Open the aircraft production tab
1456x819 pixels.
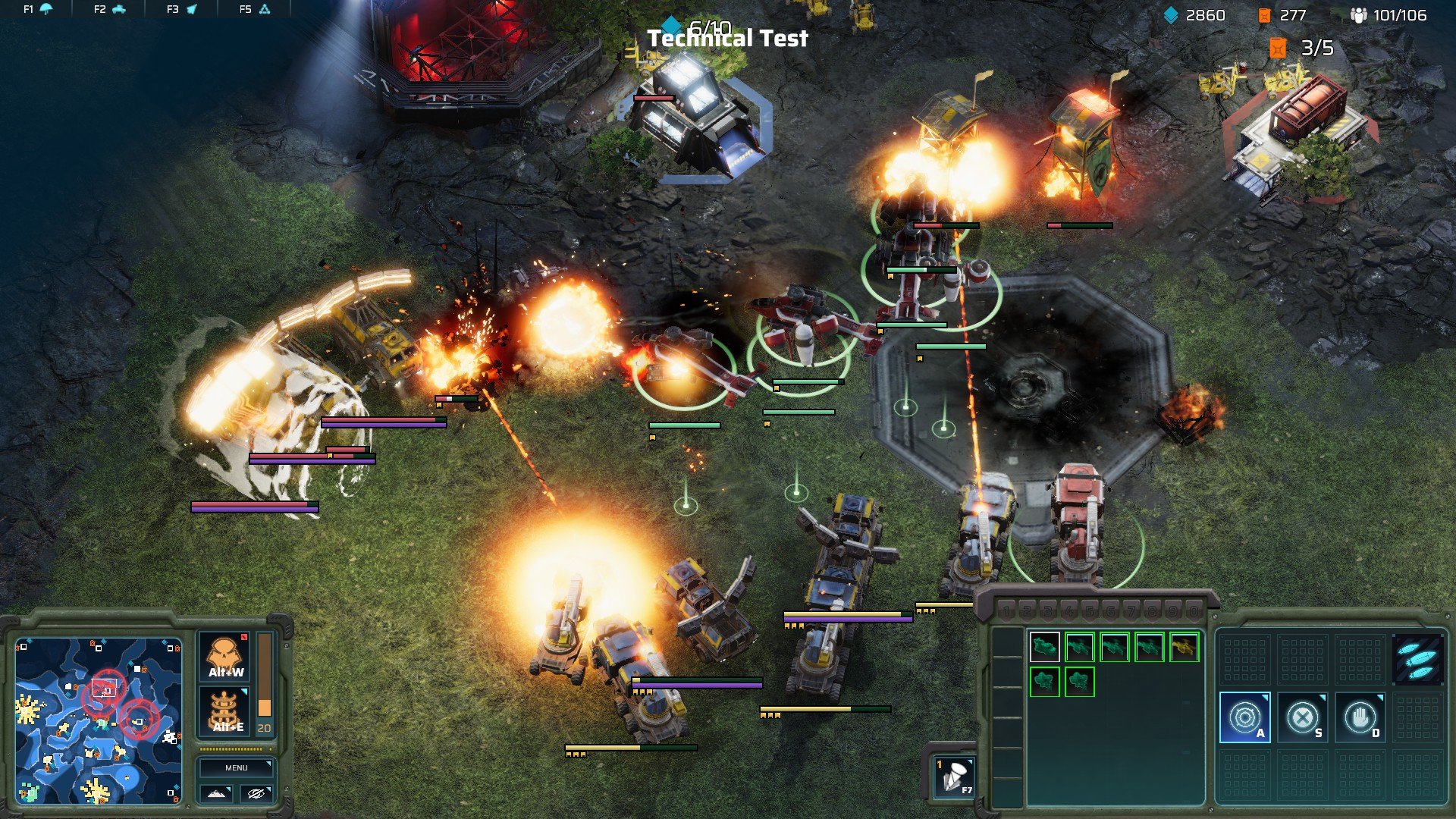coord(182,10)
